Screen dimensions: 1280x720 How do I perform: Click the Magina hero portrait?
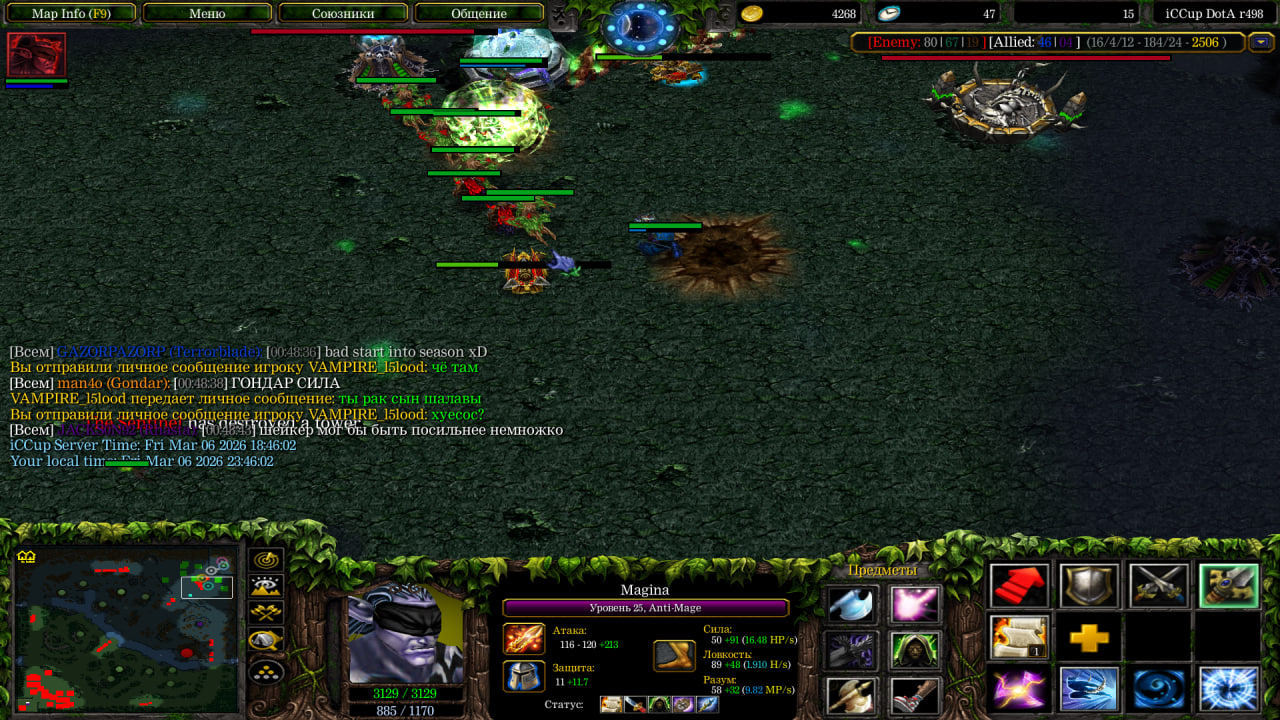[405, 632]
